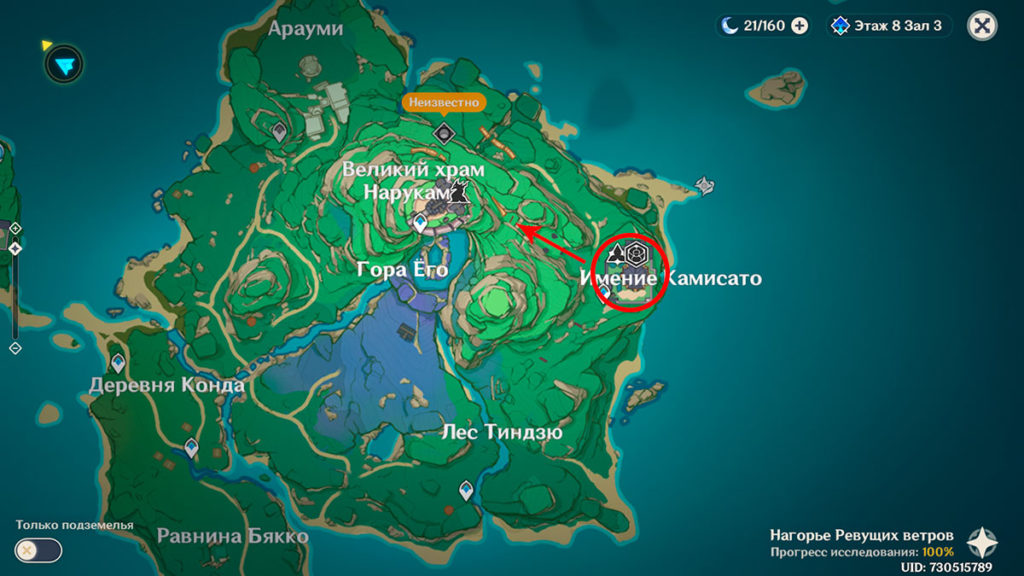The width and height of the screenshot is (1024, 576).
Task: Select the grey locked waypoint near Арауми
Action: point(280,130)
